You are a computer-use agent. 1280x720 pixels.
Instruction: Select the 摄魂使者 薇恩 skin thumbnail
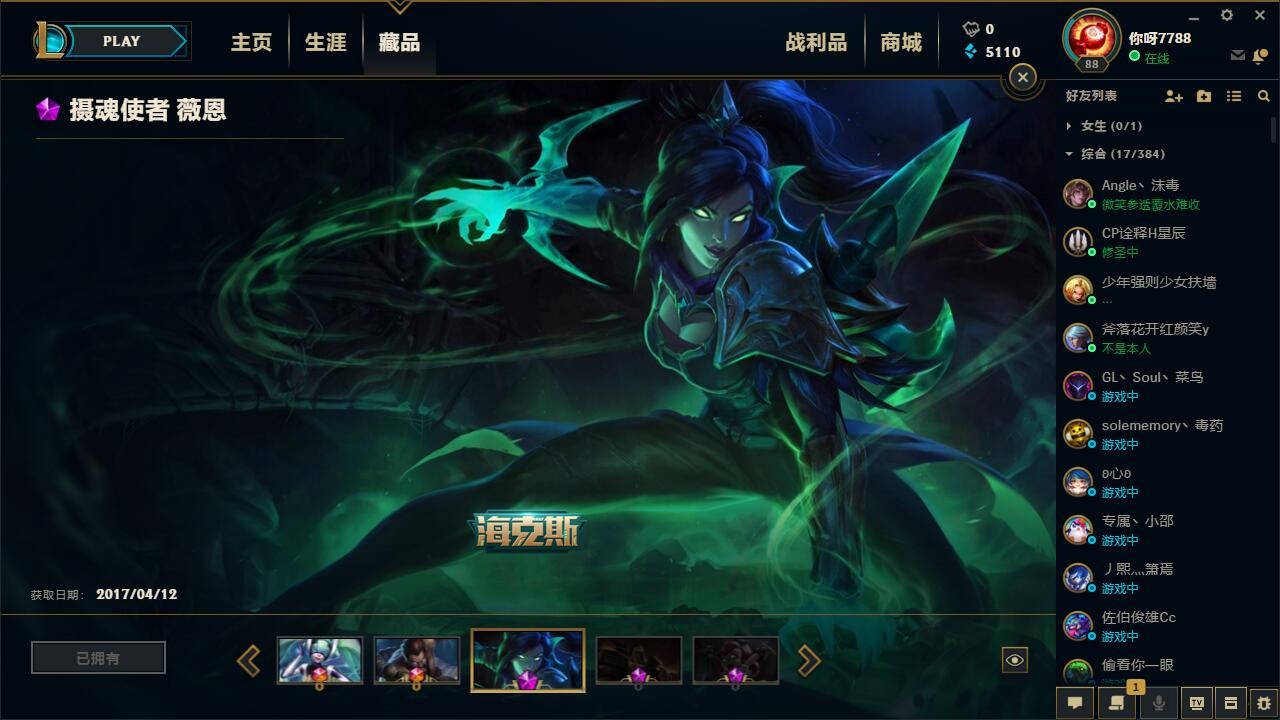tap(527, 659)
